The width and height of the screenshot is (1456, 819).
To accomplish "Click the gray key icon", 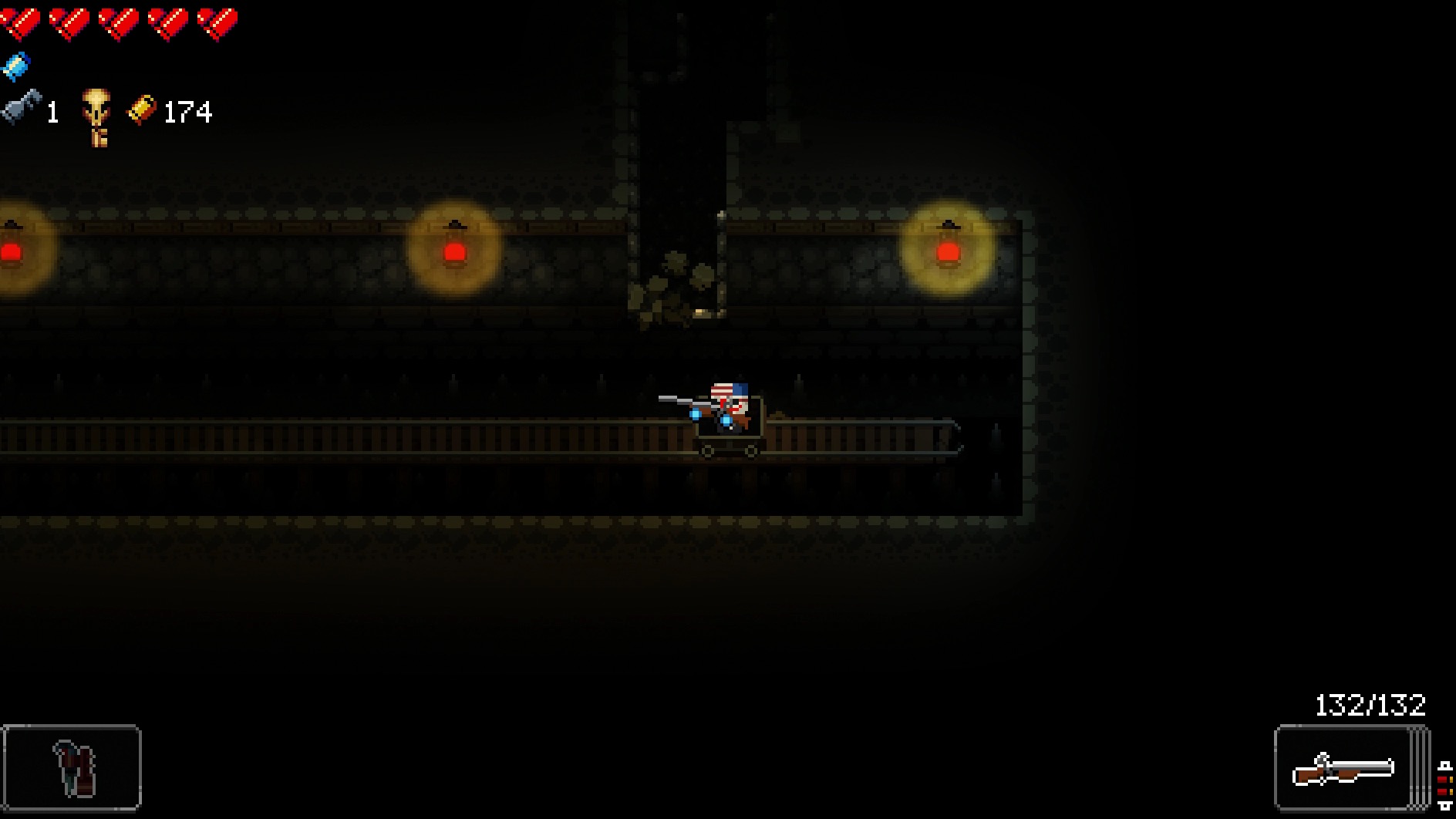I will pyautogui.click(x=21, y=106).
